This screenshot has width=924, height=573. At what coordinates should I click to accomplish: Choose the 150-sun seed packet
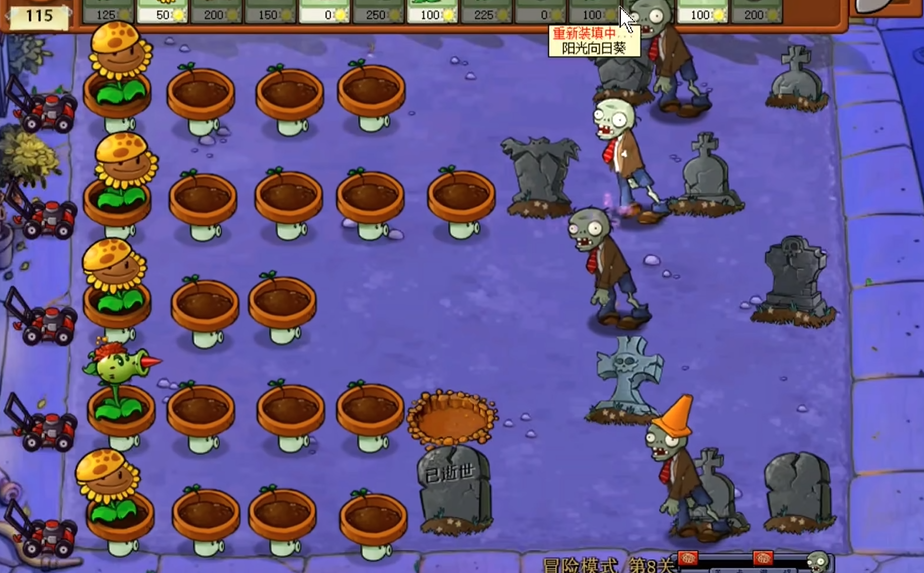(270, 12)
